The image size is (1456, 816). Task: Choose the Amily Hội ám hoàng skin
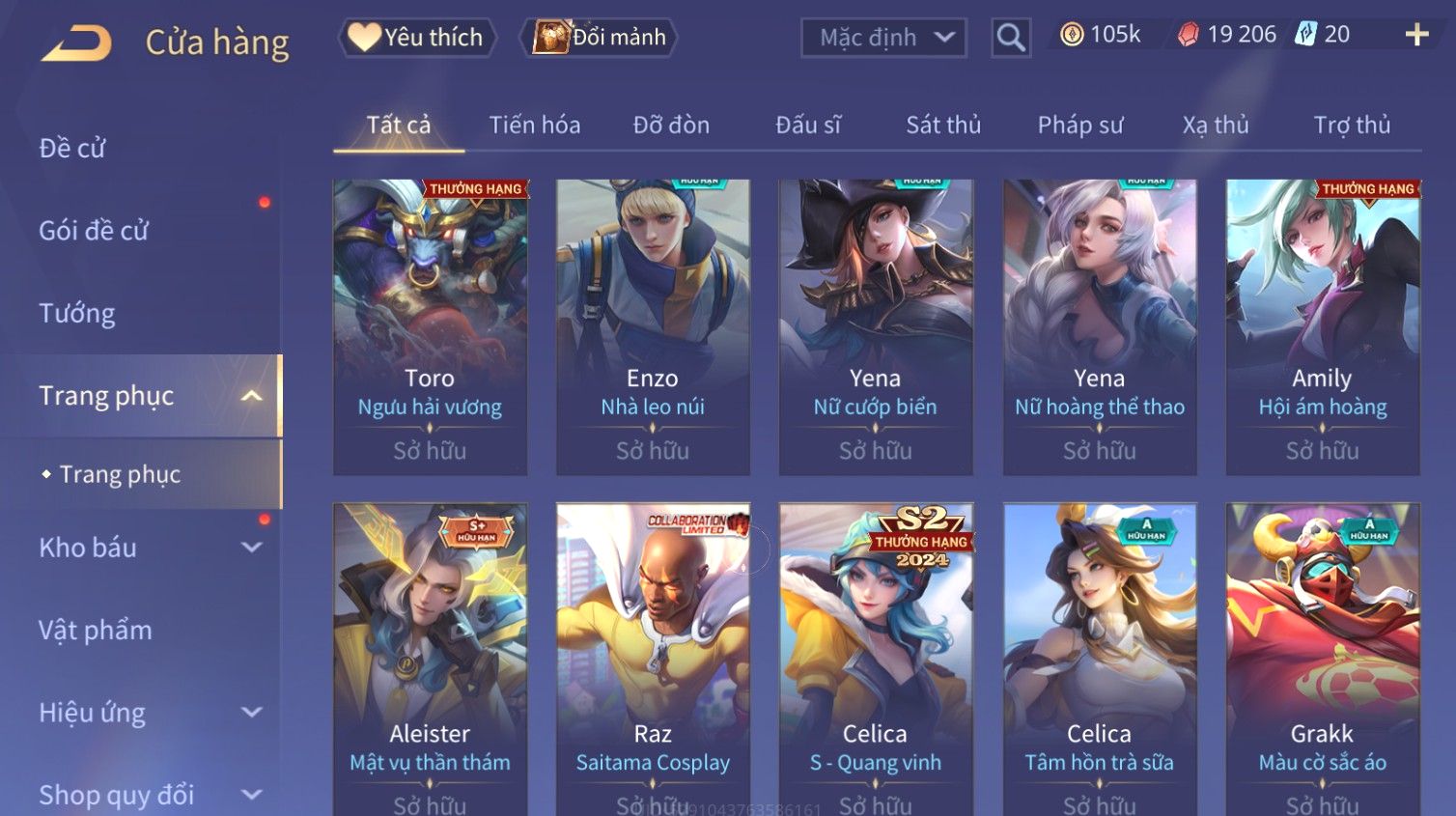(1322, 326)
